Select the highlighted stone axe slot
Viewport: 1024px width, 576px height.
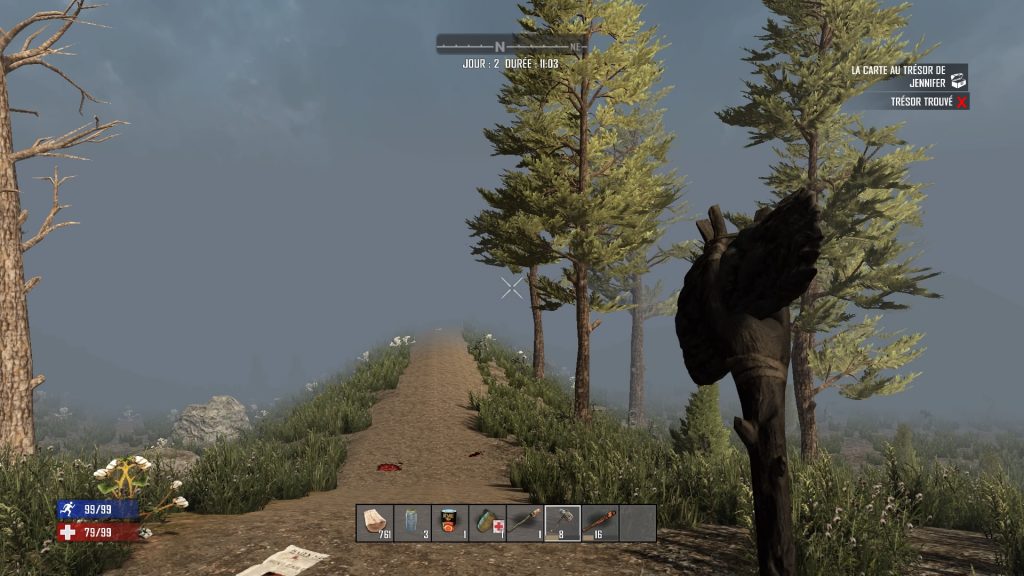(x=562, y=523)
